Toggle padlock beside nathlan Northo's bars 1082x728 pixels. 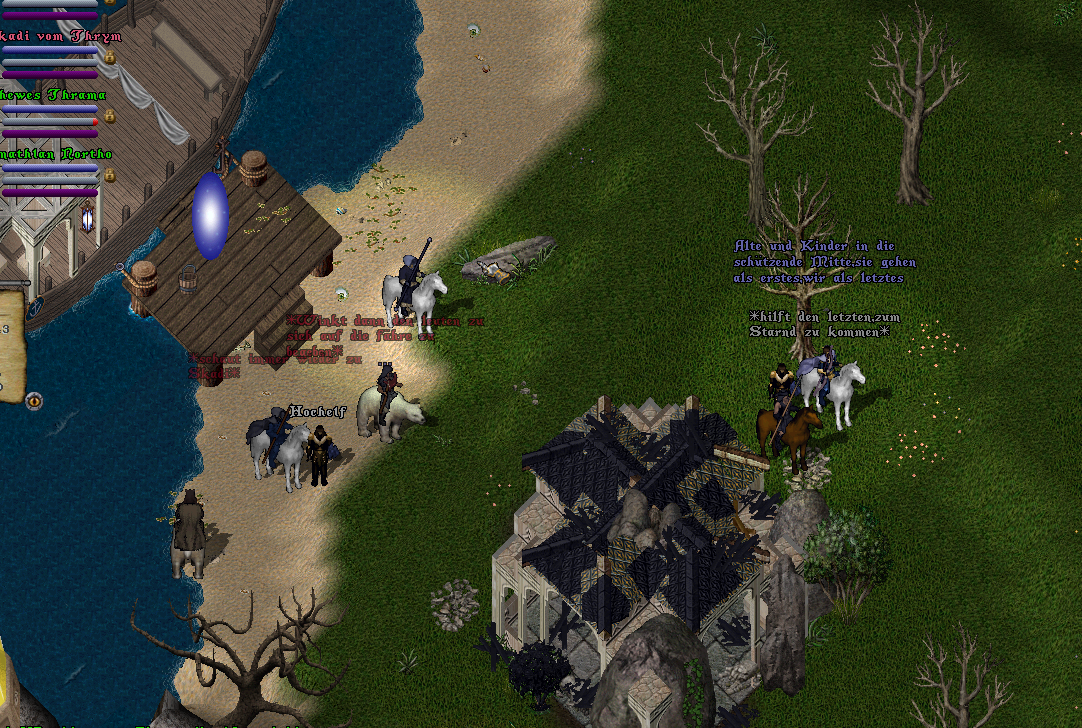[x=110, y=176]
